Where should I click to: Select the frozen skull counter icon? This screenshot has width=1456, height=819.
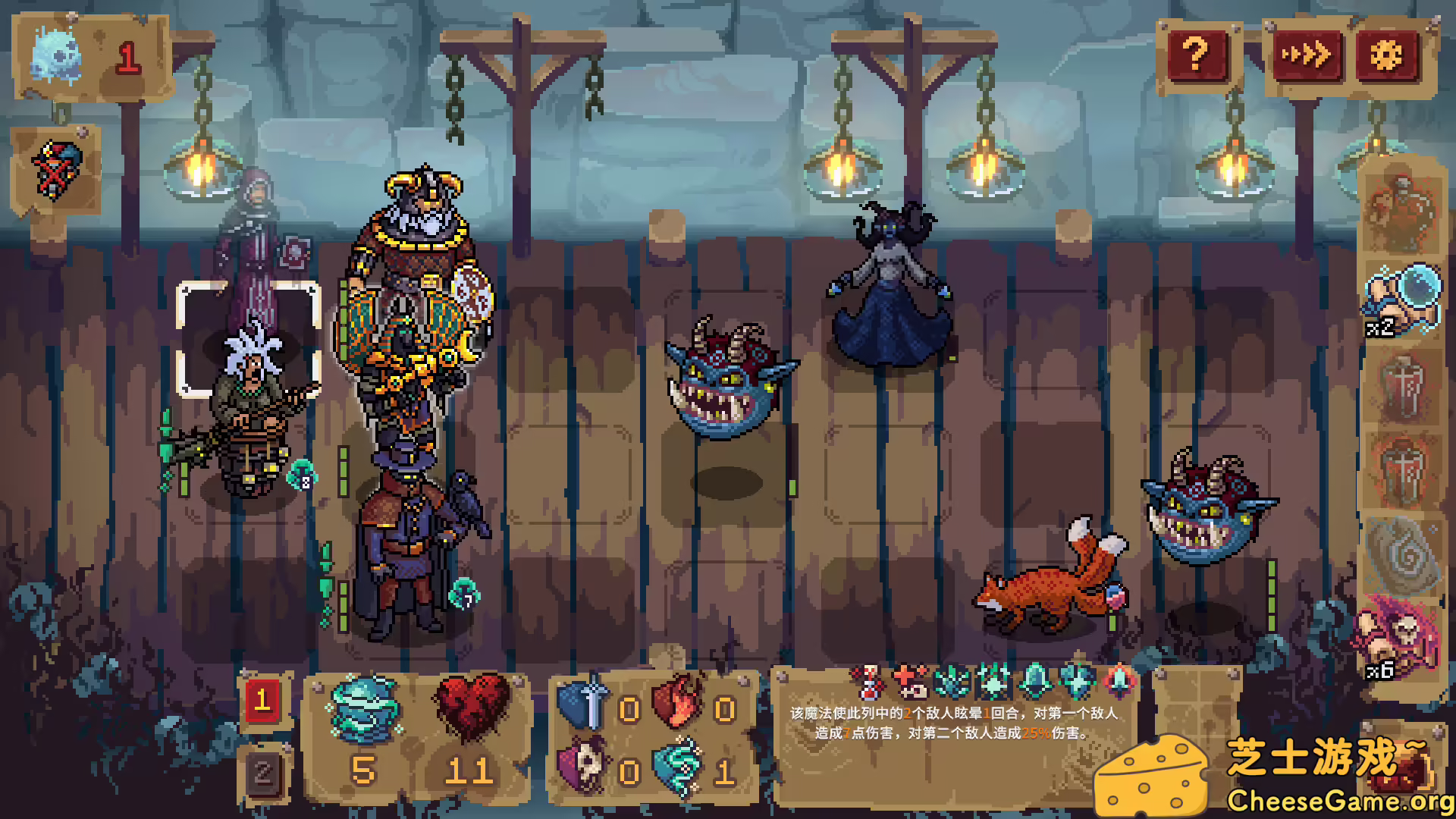click(53, 53)
